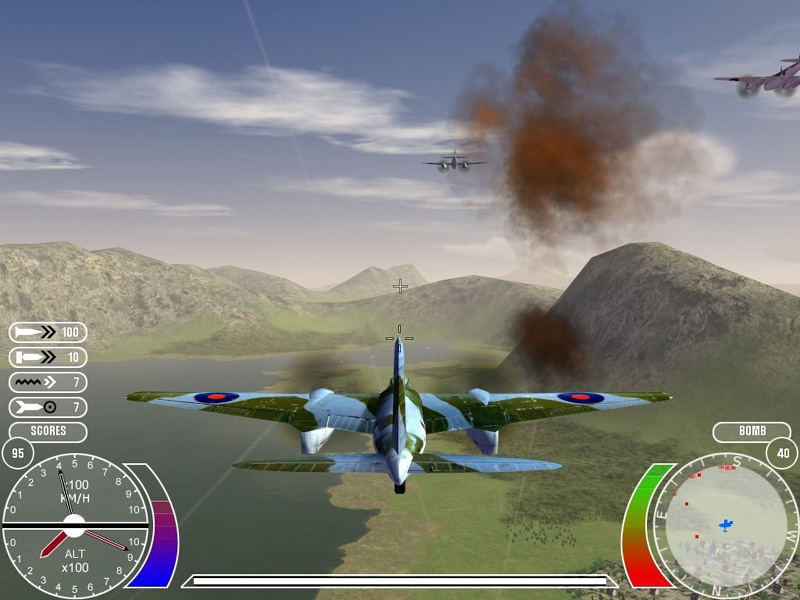Screen dimensions: 800x600
Task: Click the BOMB label pill
Action: click(x=750, y=432)
